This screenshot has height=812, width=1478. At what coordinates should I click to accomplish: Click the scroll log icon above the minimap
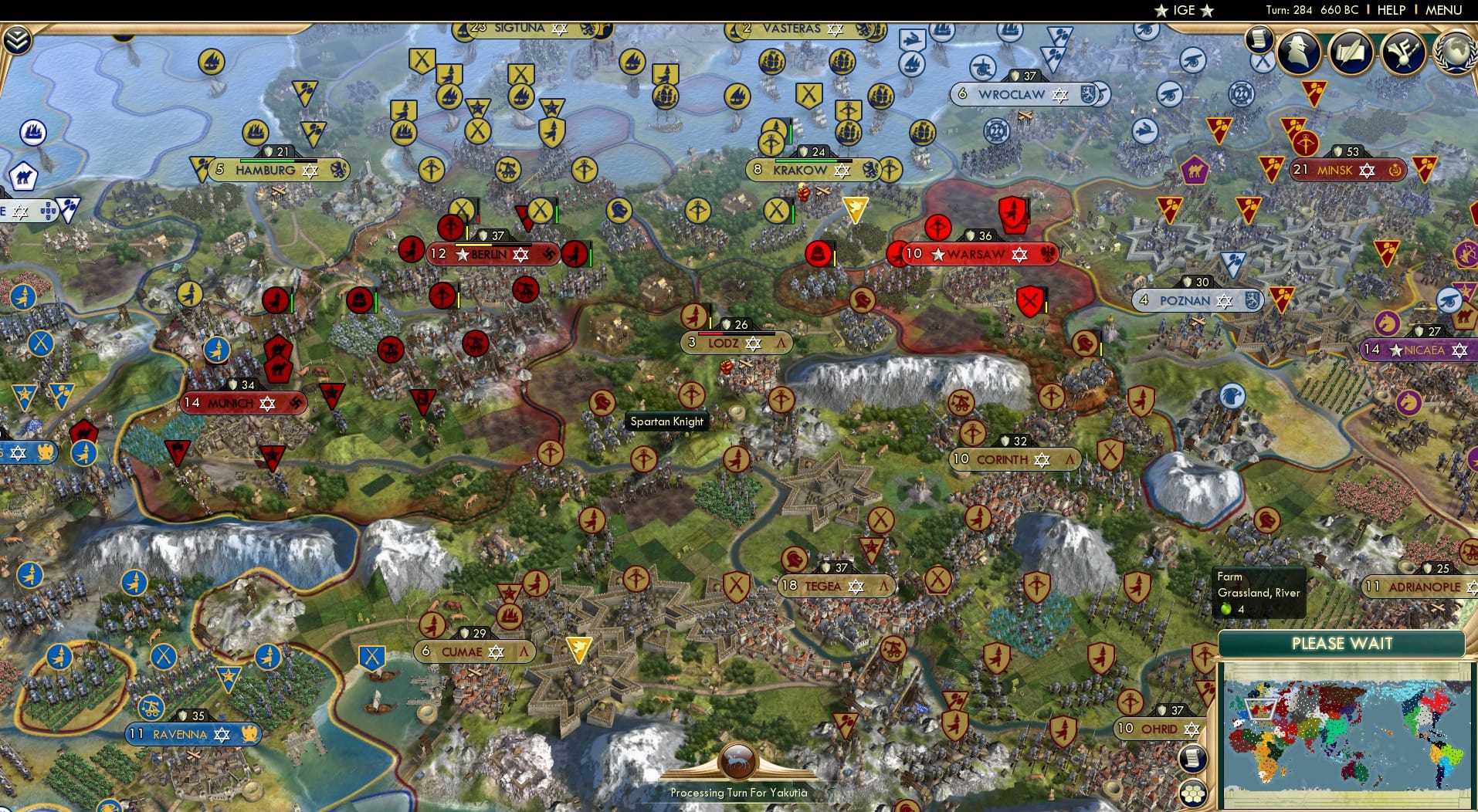click(1192, 759)
